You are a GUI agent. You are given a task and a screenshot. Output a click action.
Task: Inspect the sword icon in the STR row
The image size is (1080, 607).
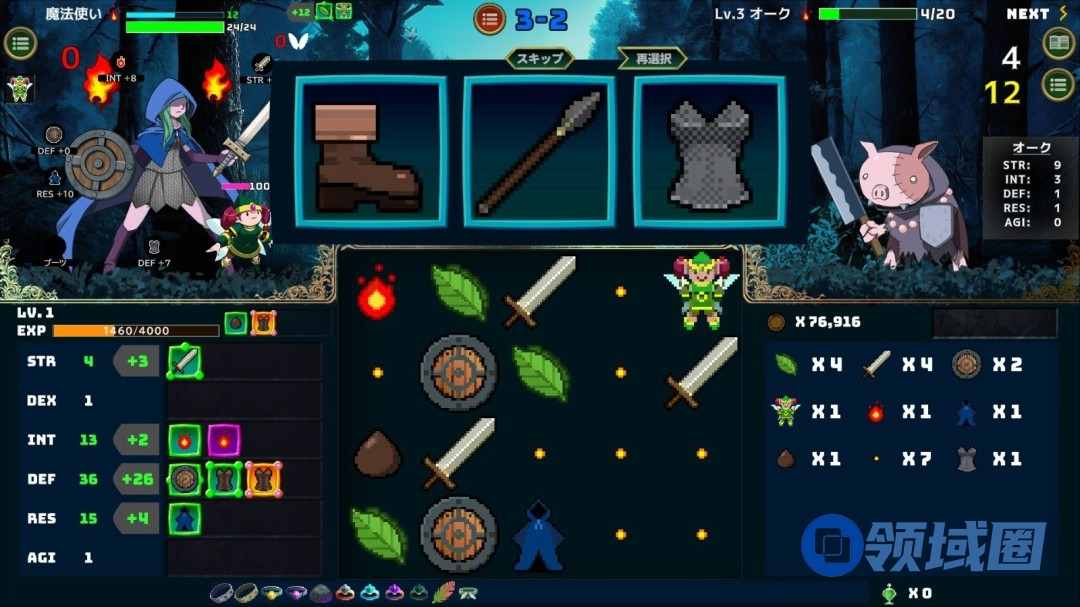pyautogui.click(x=185, y=360)
